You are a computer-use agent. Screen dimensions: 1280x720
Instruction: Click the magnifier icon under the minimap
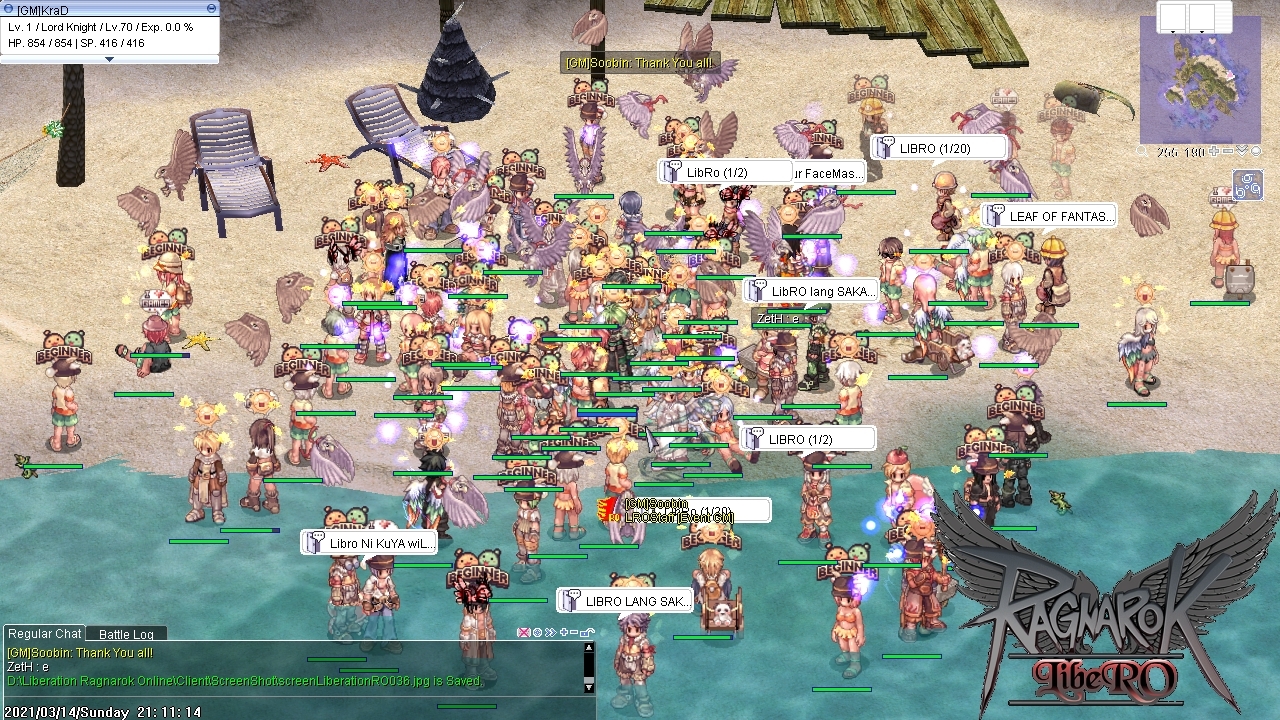pos(1141,150)
